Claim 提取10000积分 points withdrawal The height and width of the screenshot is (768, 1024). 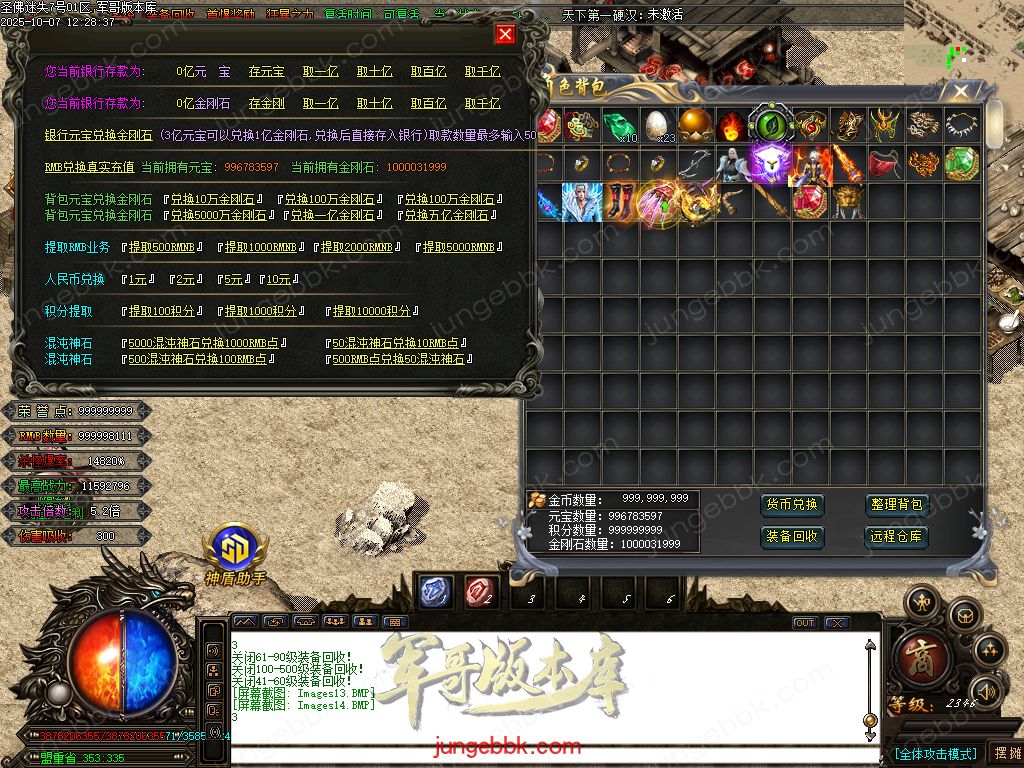pyautogui.click(x=371, y=311)
